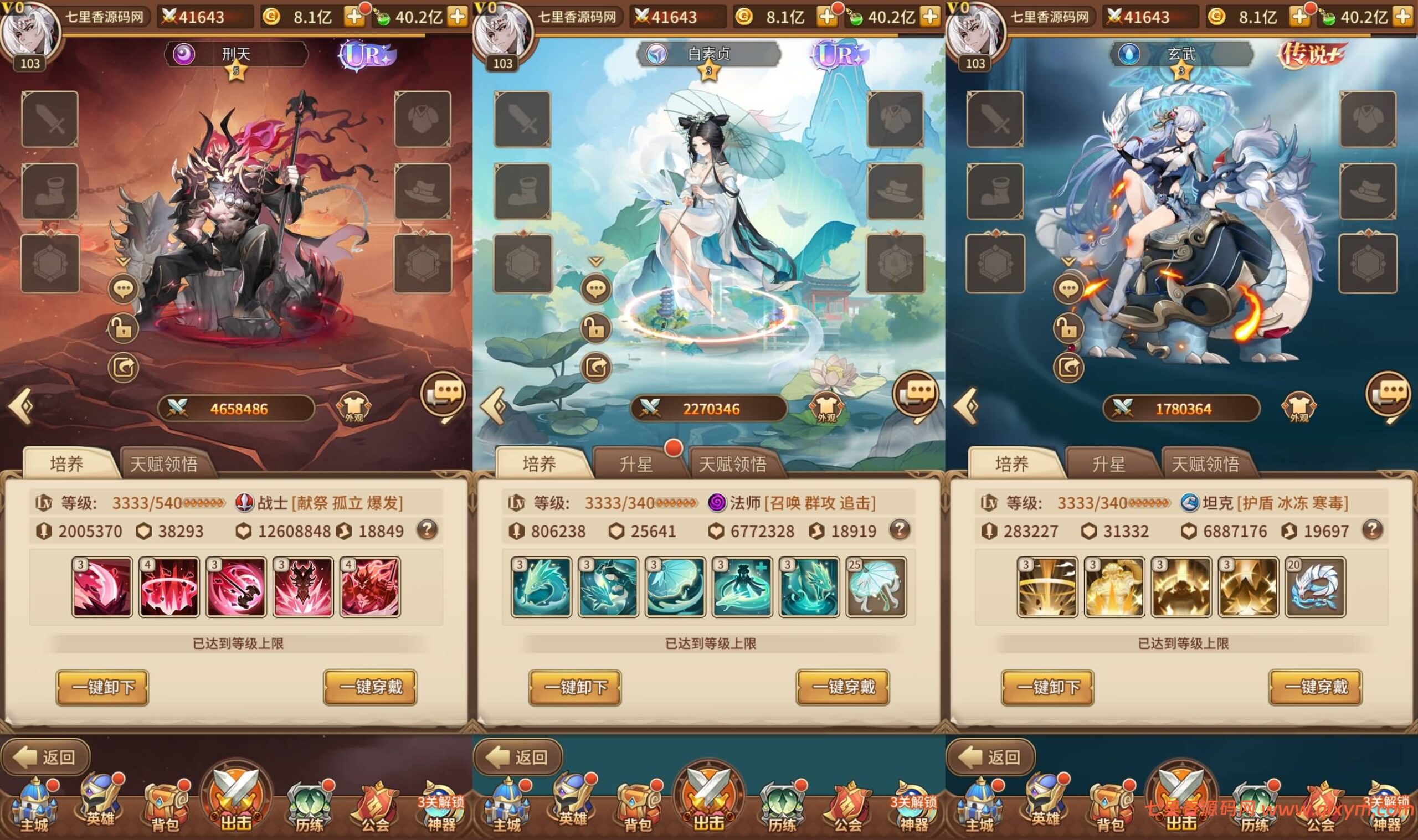Screen dimensions: 1418x840
Task: Select 刑天's red spinning axe skill icon
Action: click(236, 586)
